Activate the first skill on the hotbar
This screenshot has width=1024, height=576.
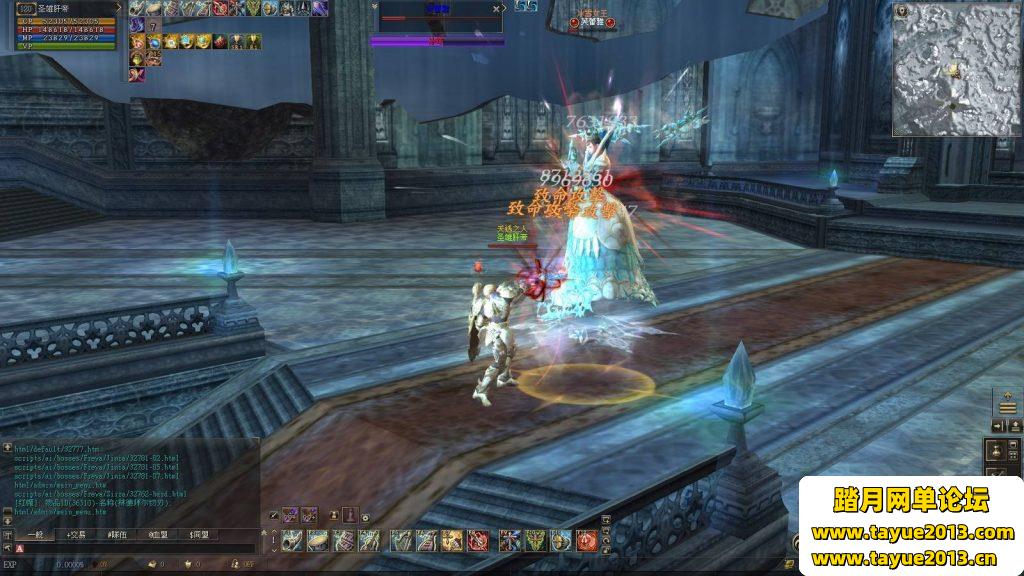pos(291,541)
